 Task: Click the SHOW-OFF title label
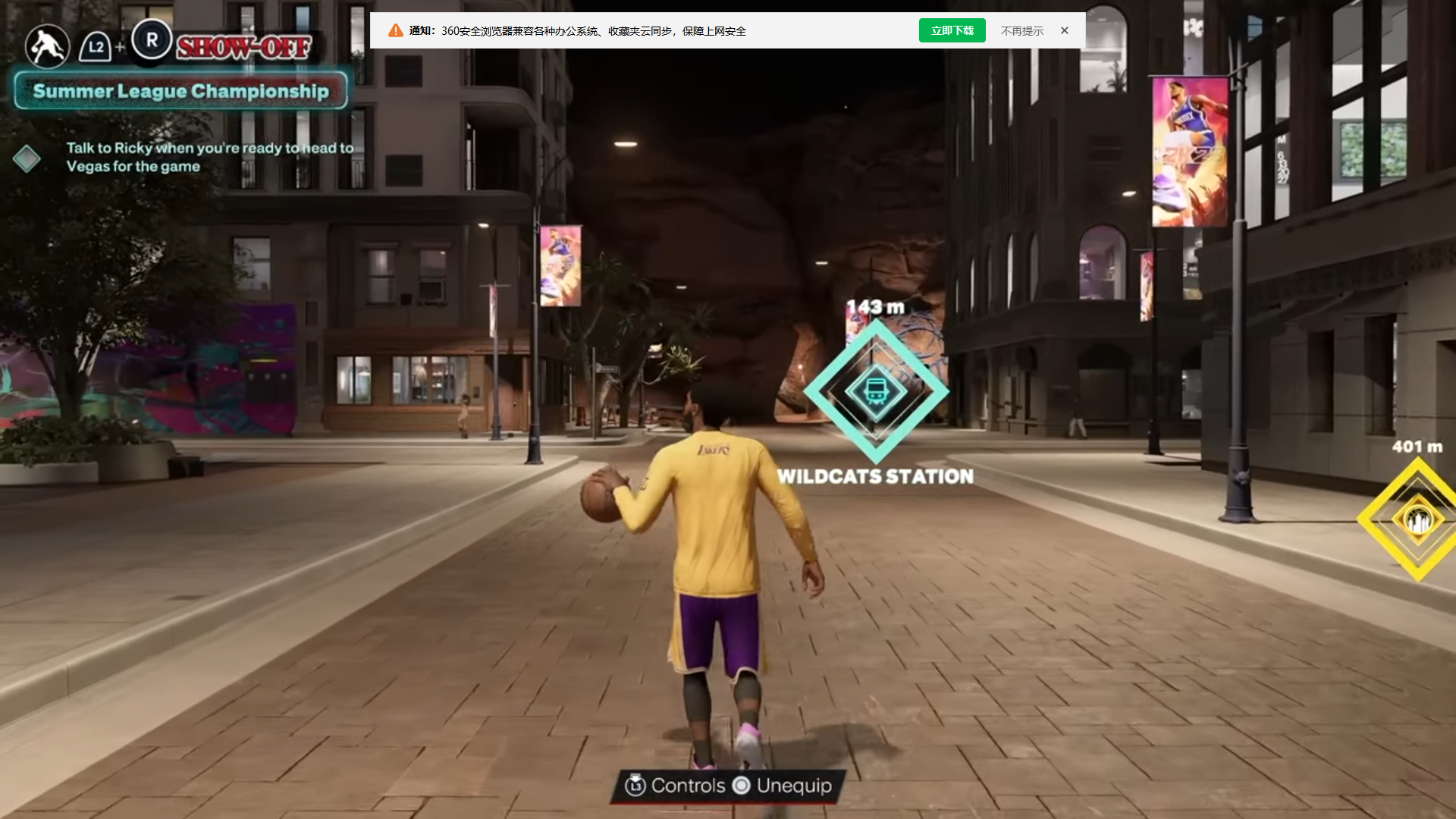click(x=244, y=47)
